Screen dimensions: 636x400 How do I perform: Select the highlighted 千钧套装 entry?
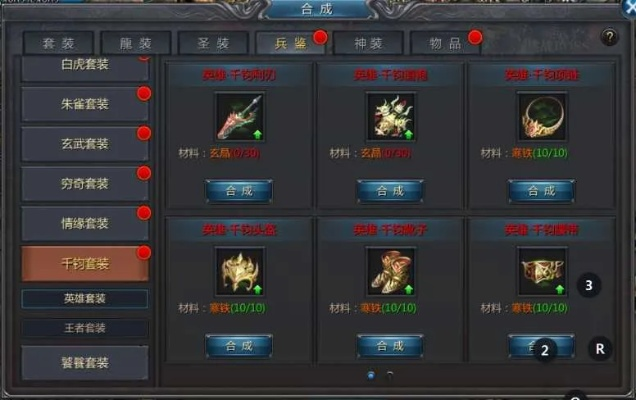click(84, 263)
